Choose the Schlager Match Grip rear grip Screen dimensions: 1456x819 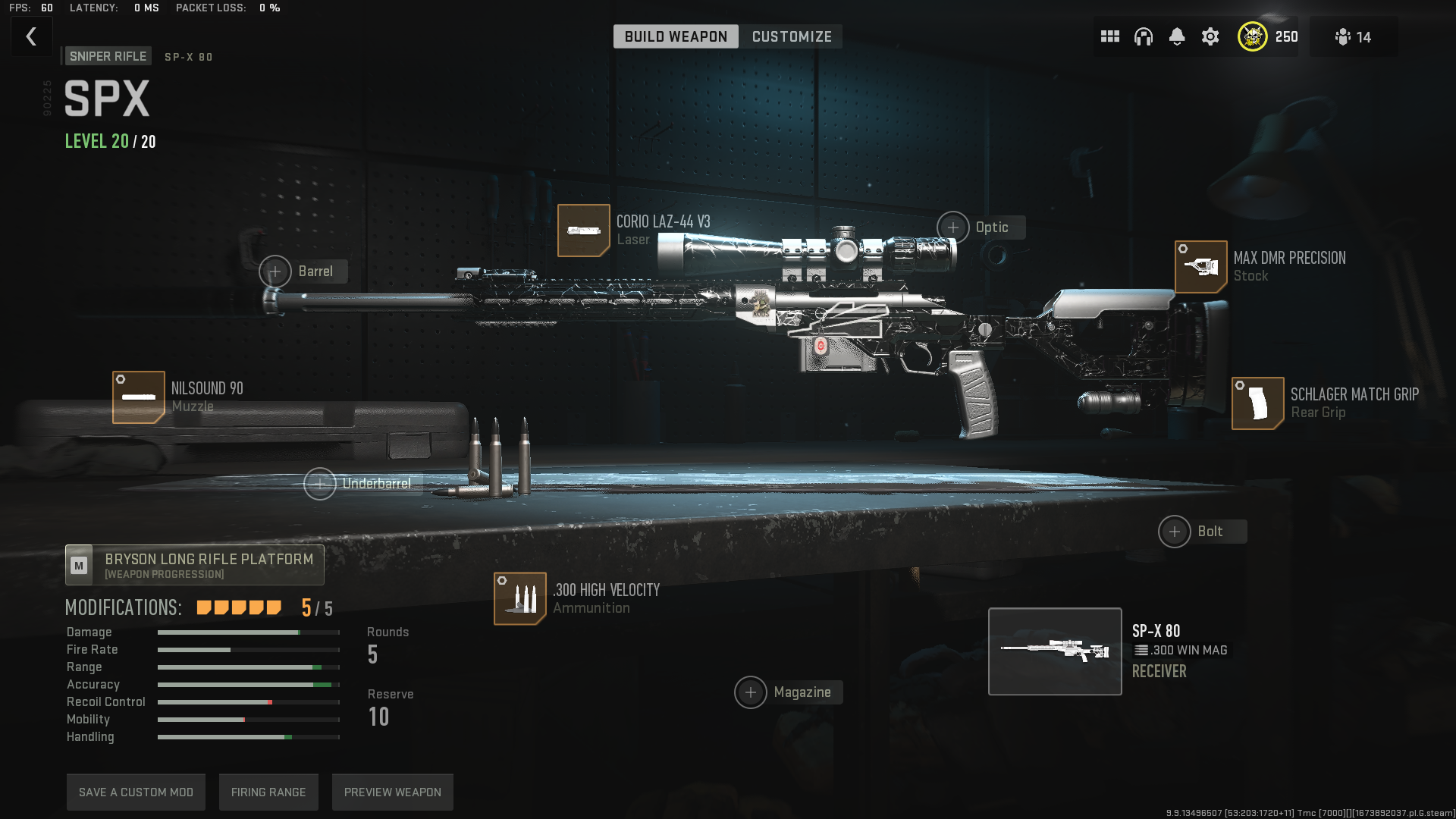(x=1258, y=403)
